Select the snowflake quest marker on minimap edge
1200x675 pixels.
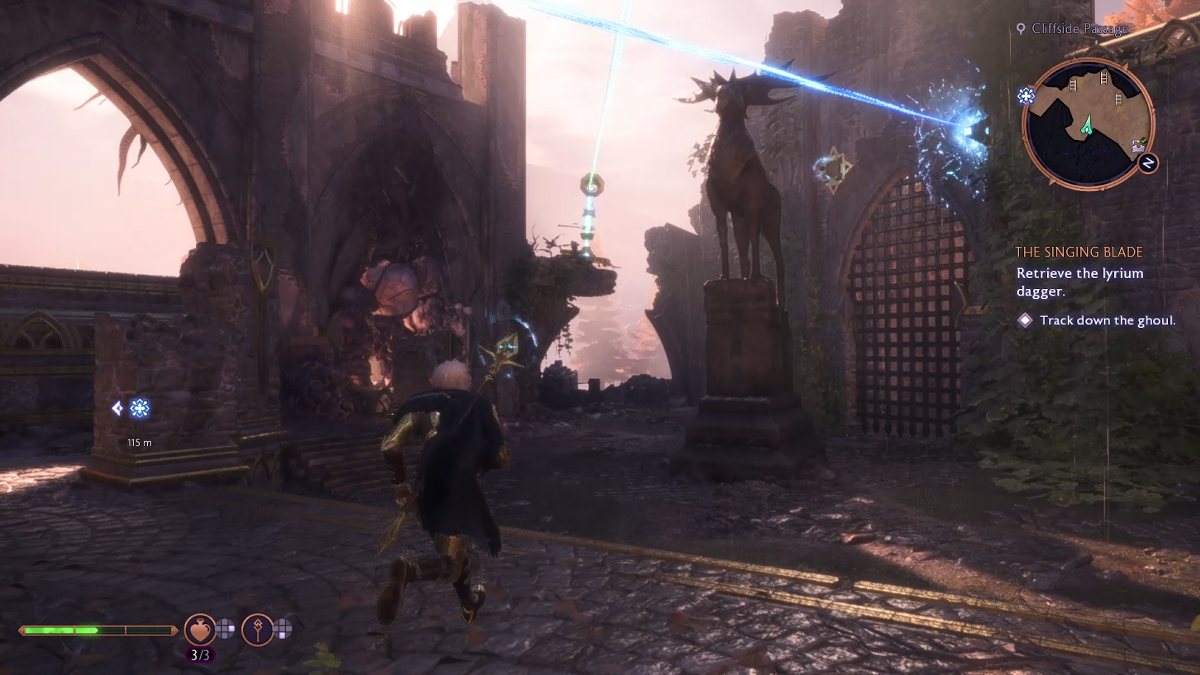(1026, 96)
